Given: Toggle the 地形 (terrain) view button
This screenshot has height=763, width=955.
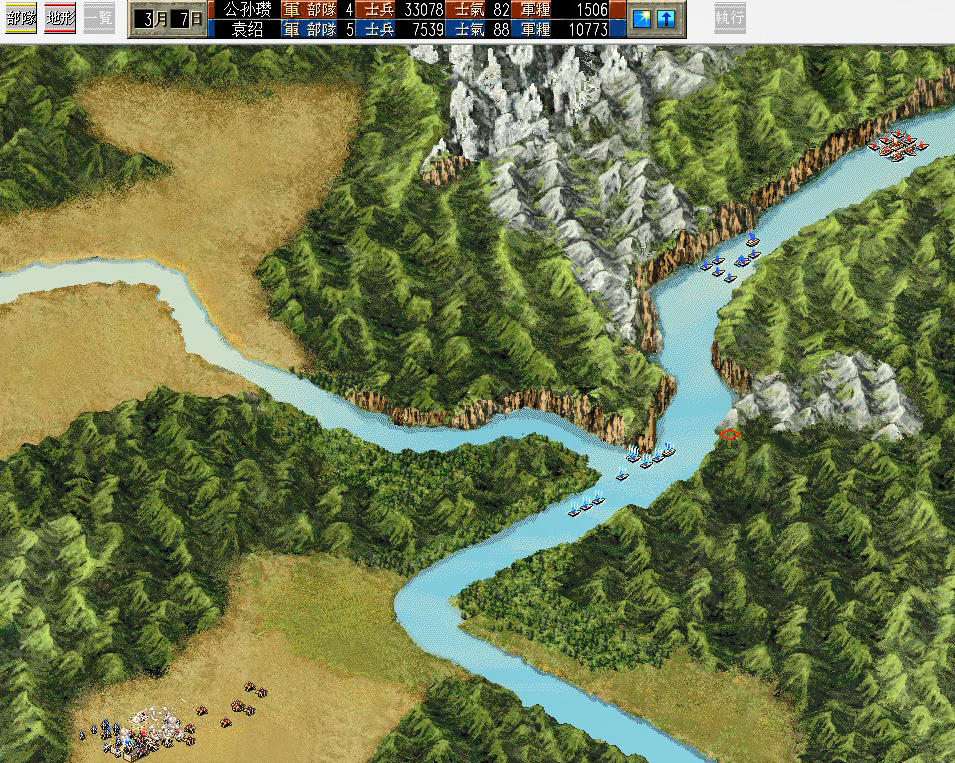Looking at the screenshot, I should [x=60, y=18].
